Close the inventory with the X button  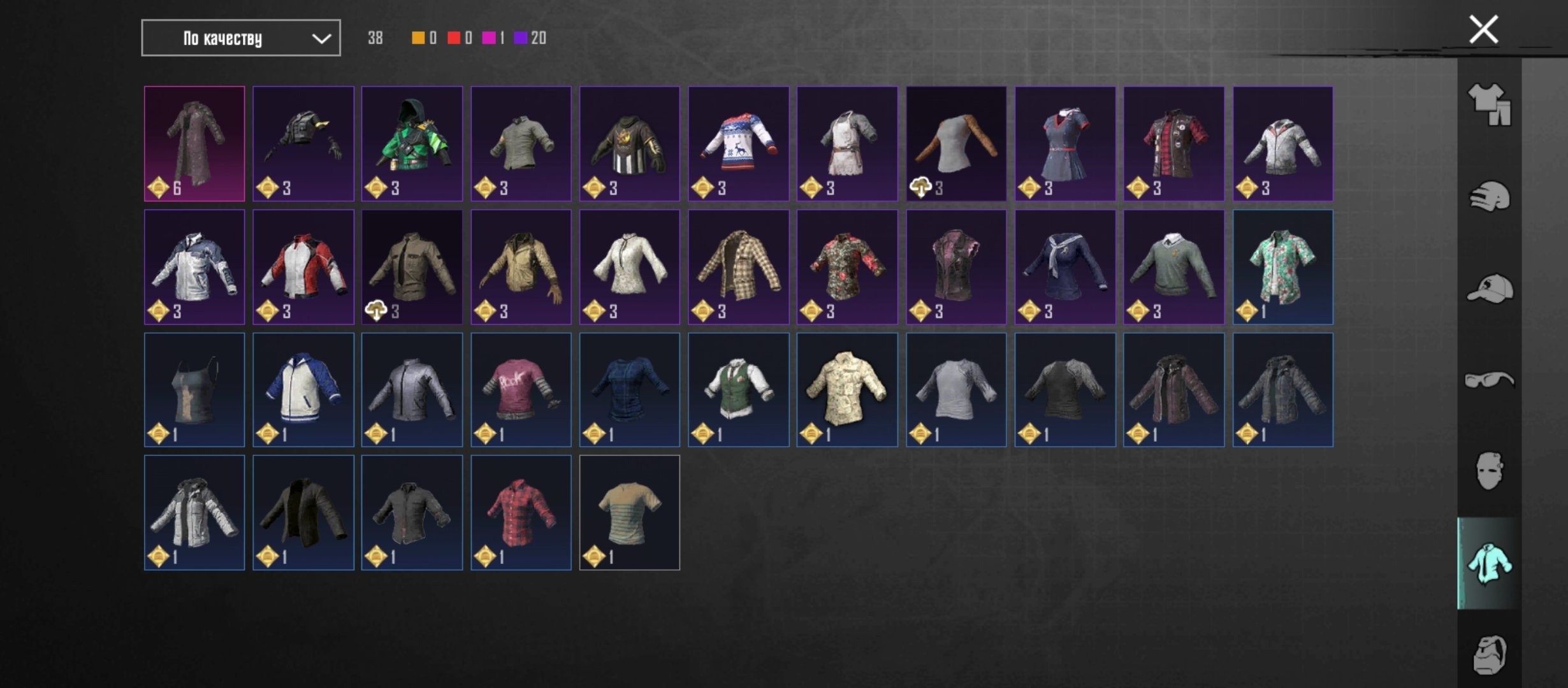(x=1483, y=30)
